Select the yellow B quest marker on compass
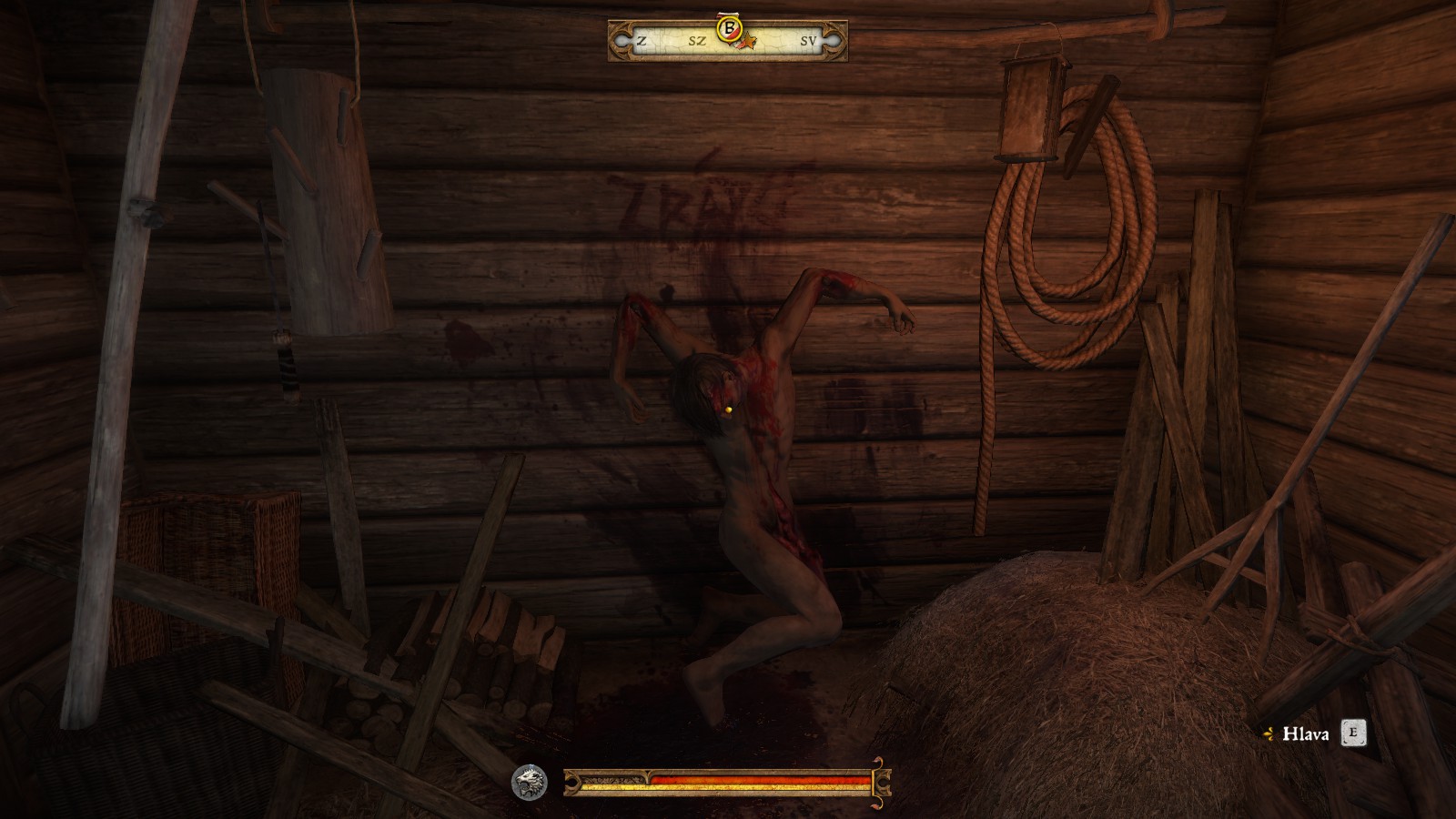 (x=728, y=28)
